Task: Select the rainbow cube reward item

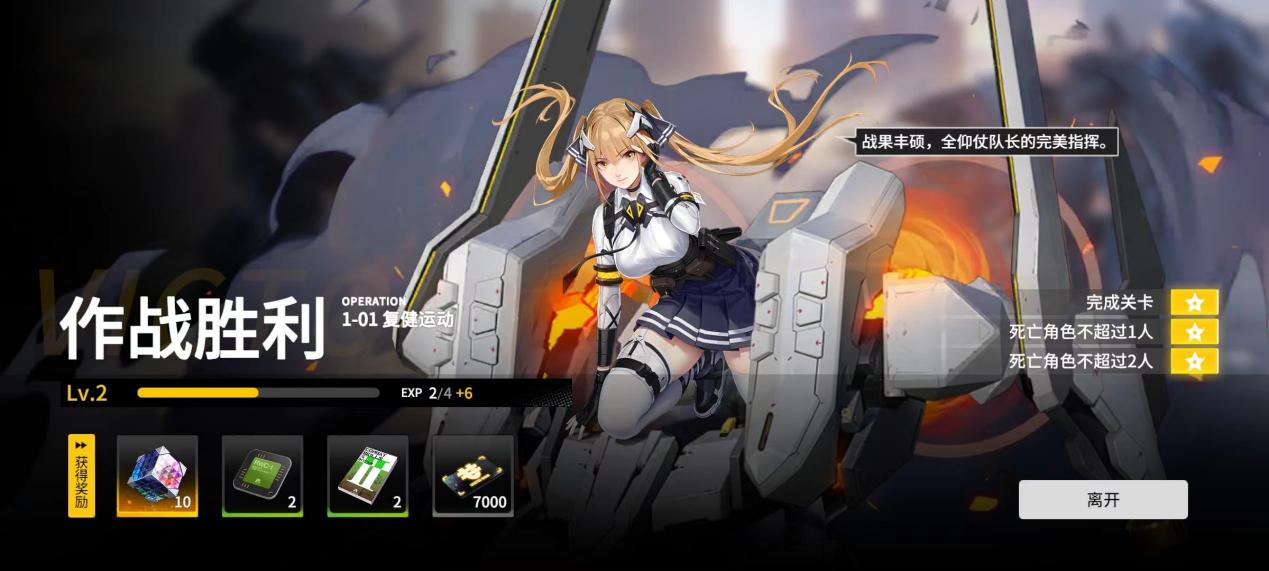Action: pyautogui.click(x=157, y=476)
